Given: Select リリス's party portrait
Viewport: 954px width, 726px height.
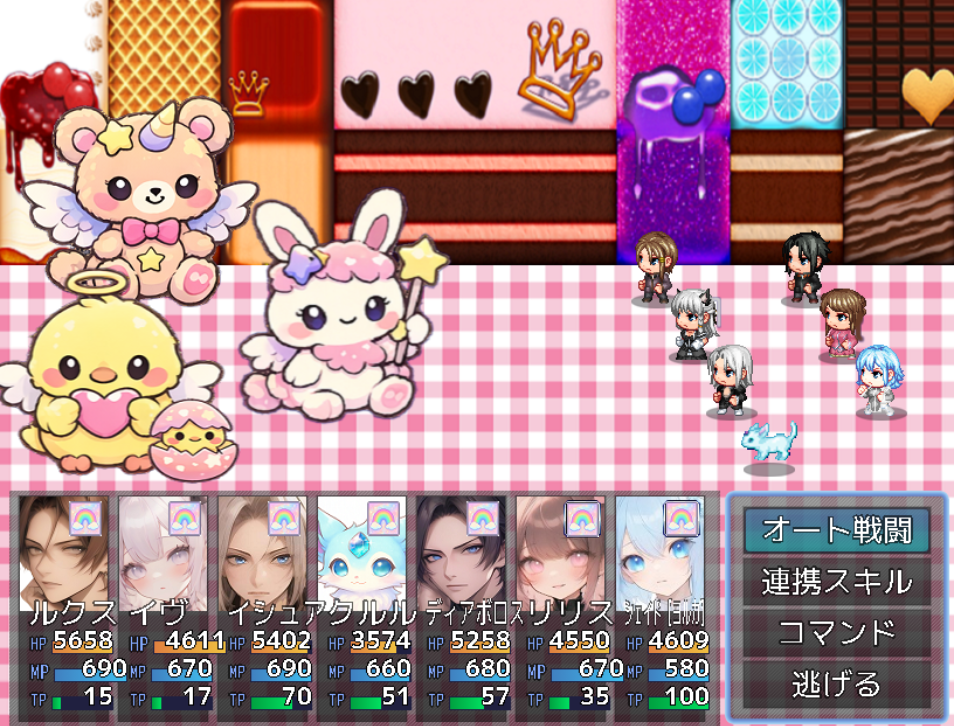Looking at the screenshot, I should [x=560, y=553].
